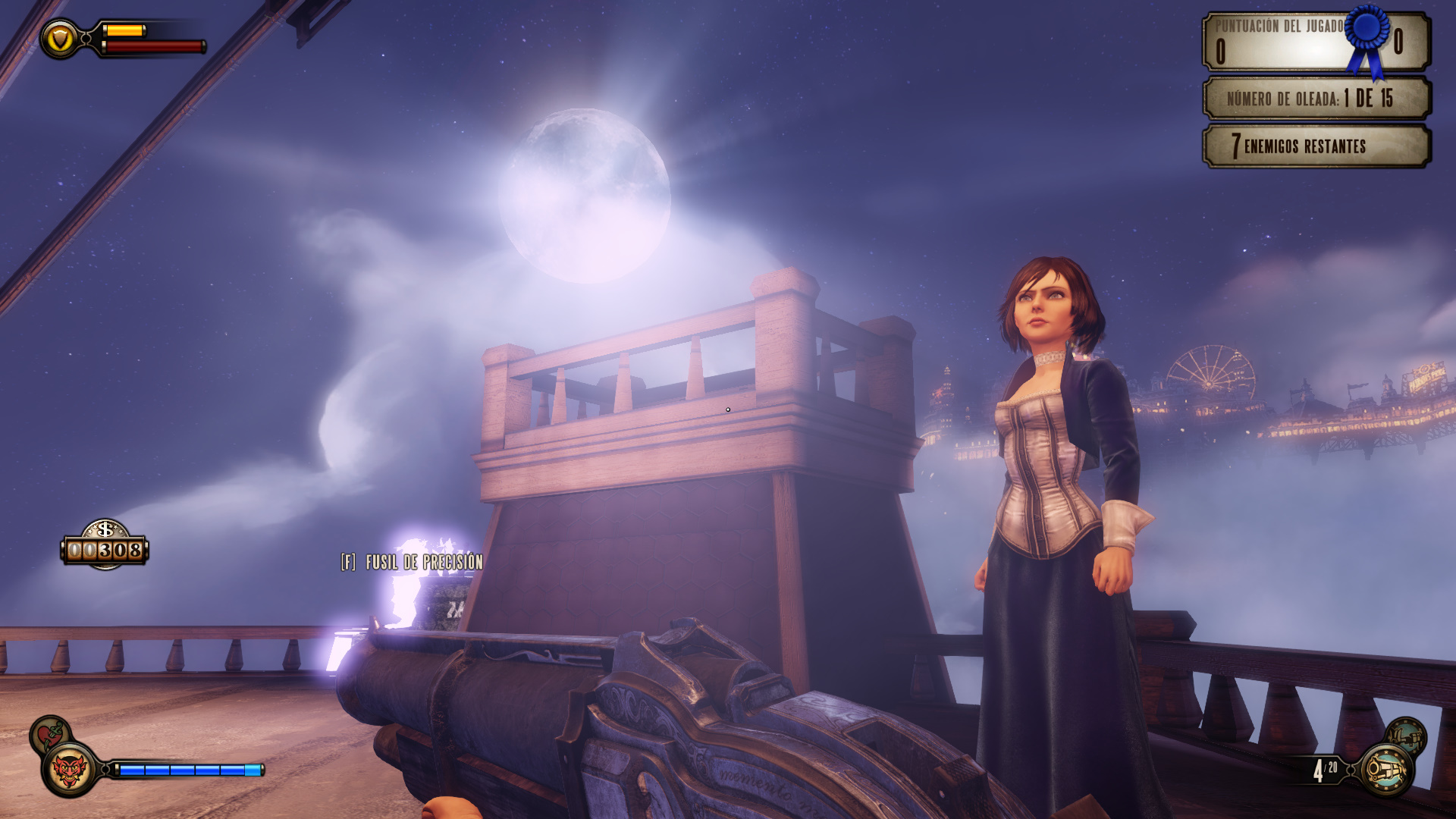Click the gold shield emblem icon
Screen dimensions: 1456x819
click(x=60, y=38)
